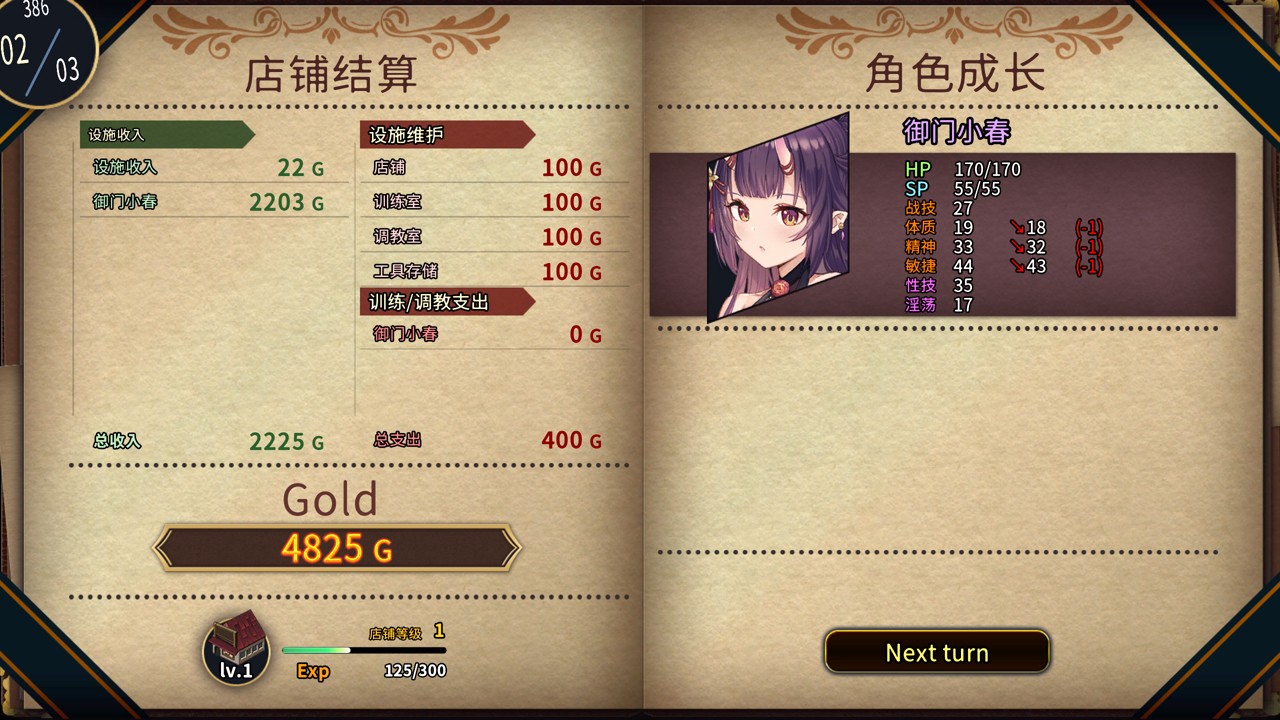Click the lv.1 shop building icon
The height and width of the screenshot is (720, 1280).
pos(236,647)
